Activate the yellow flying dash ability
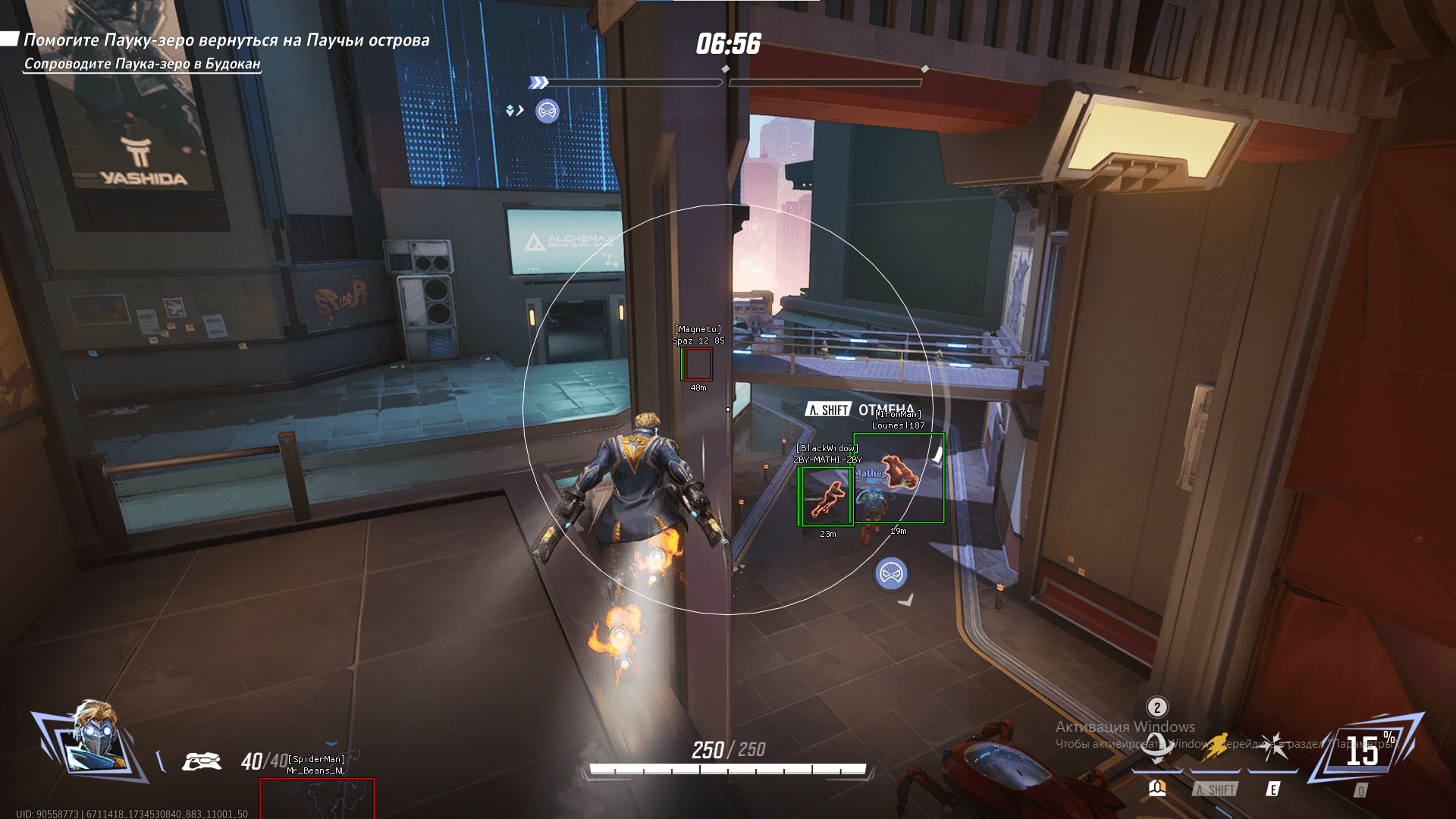Screen dimensions: 1456x819 click(1216, 747)
